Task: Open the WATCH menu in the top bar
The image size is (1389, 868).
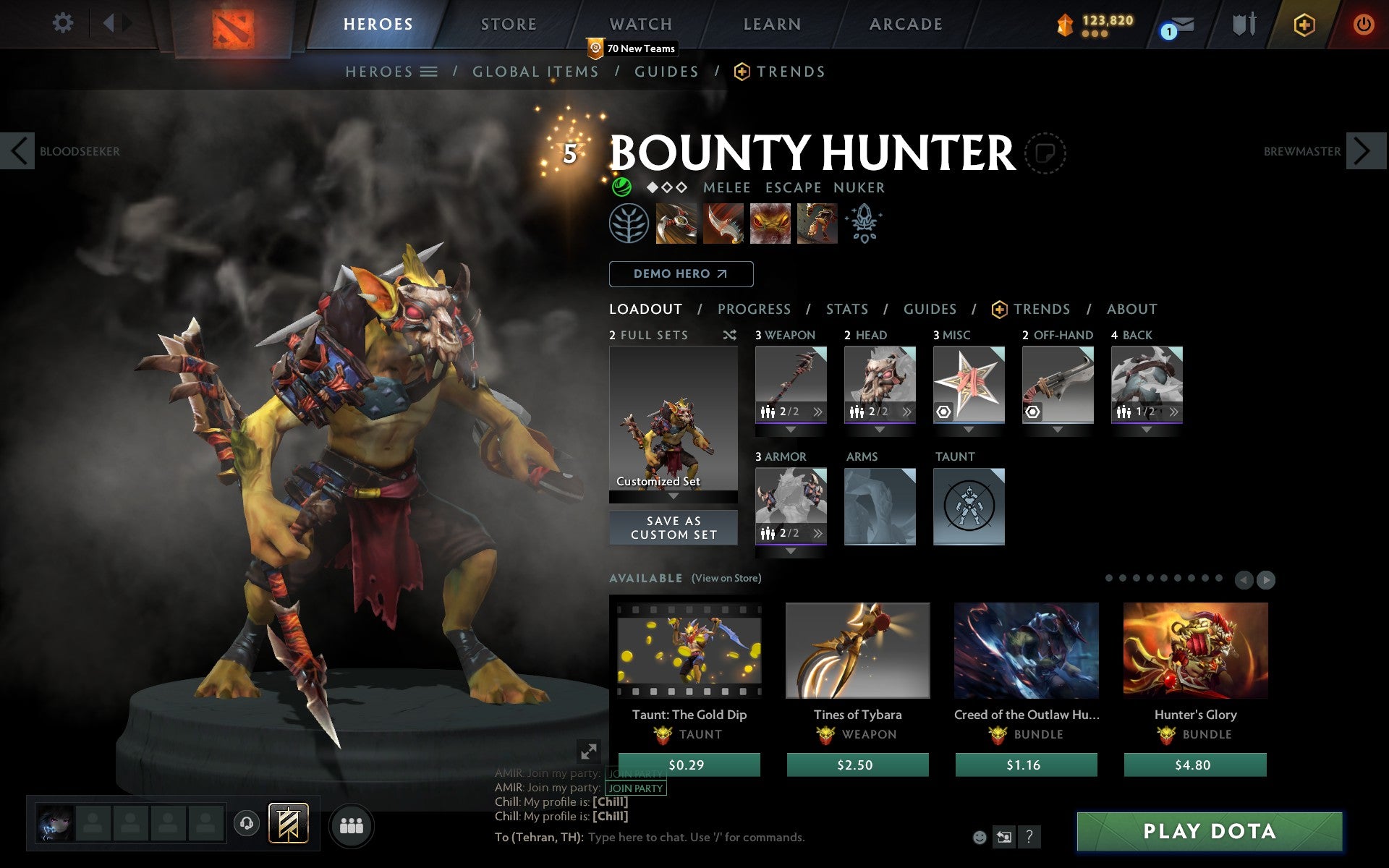Action: (640, 23)
